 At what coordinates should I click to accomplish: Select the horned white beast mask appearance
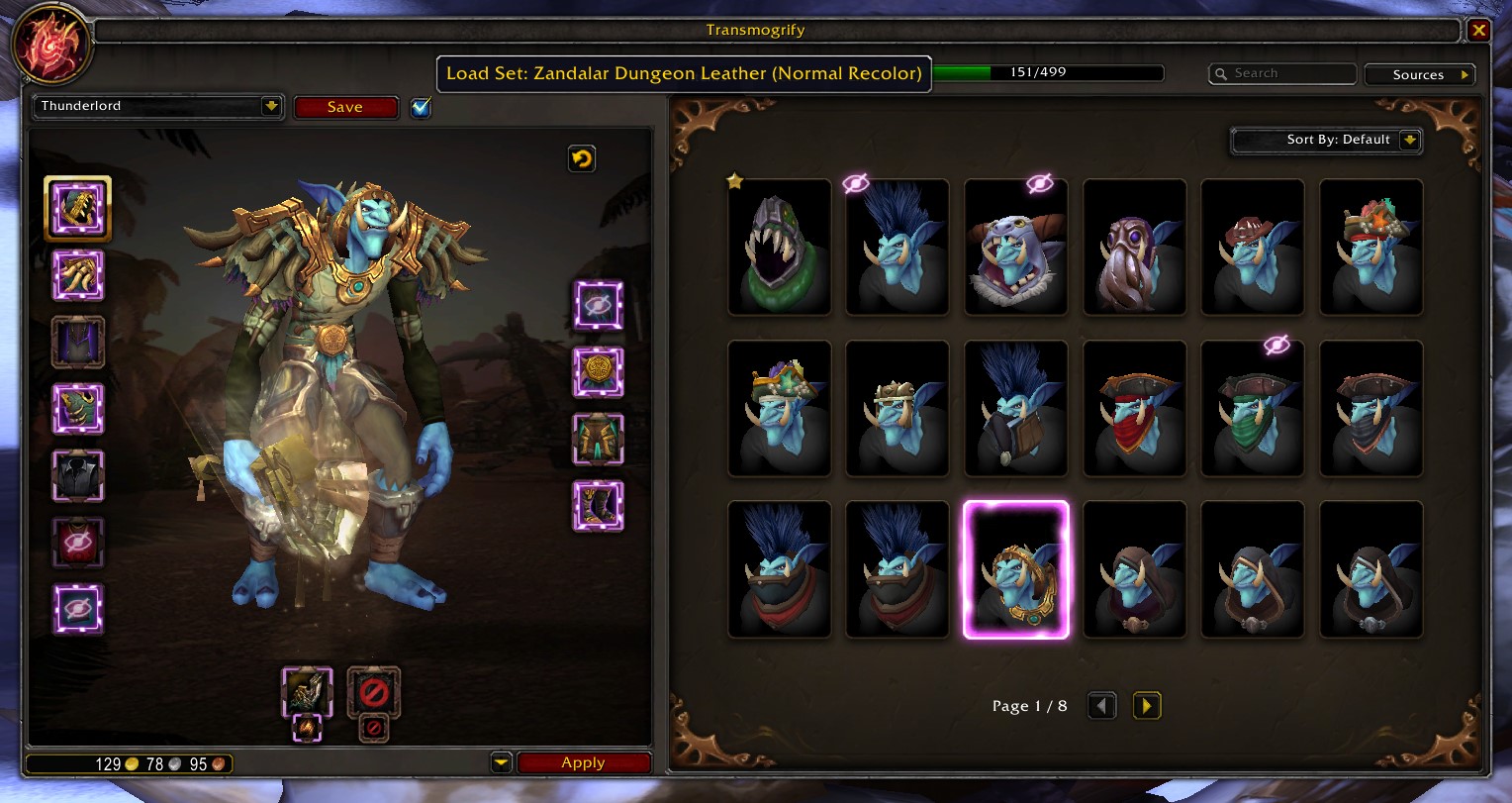pos(1016,248)
